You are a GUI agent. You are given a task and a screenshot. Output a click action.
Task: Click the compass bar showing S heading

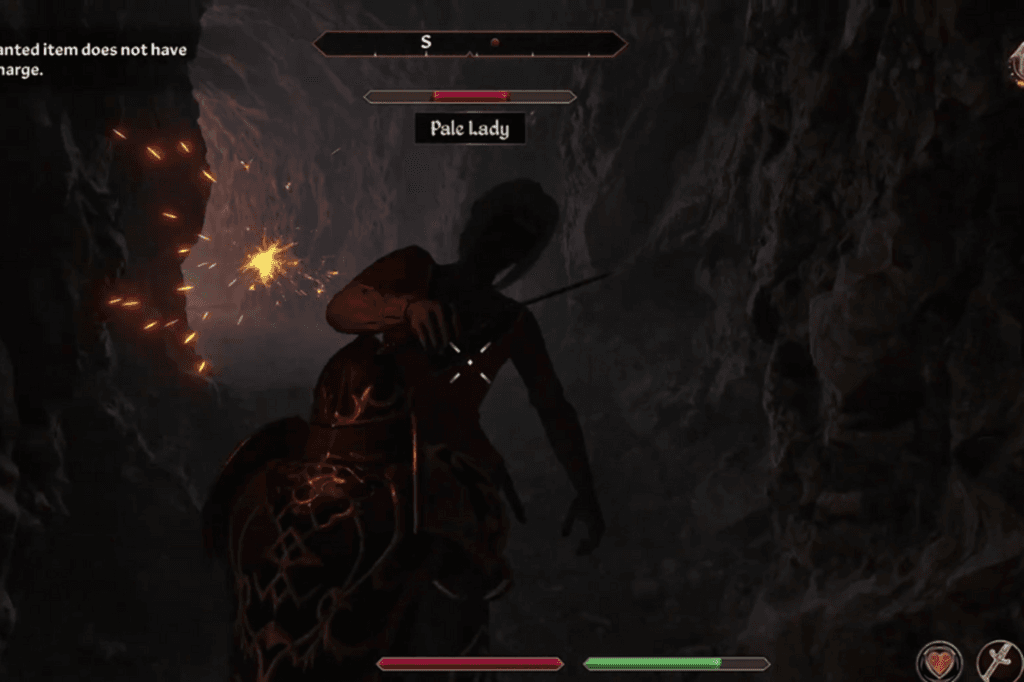[x=470, y=44]
